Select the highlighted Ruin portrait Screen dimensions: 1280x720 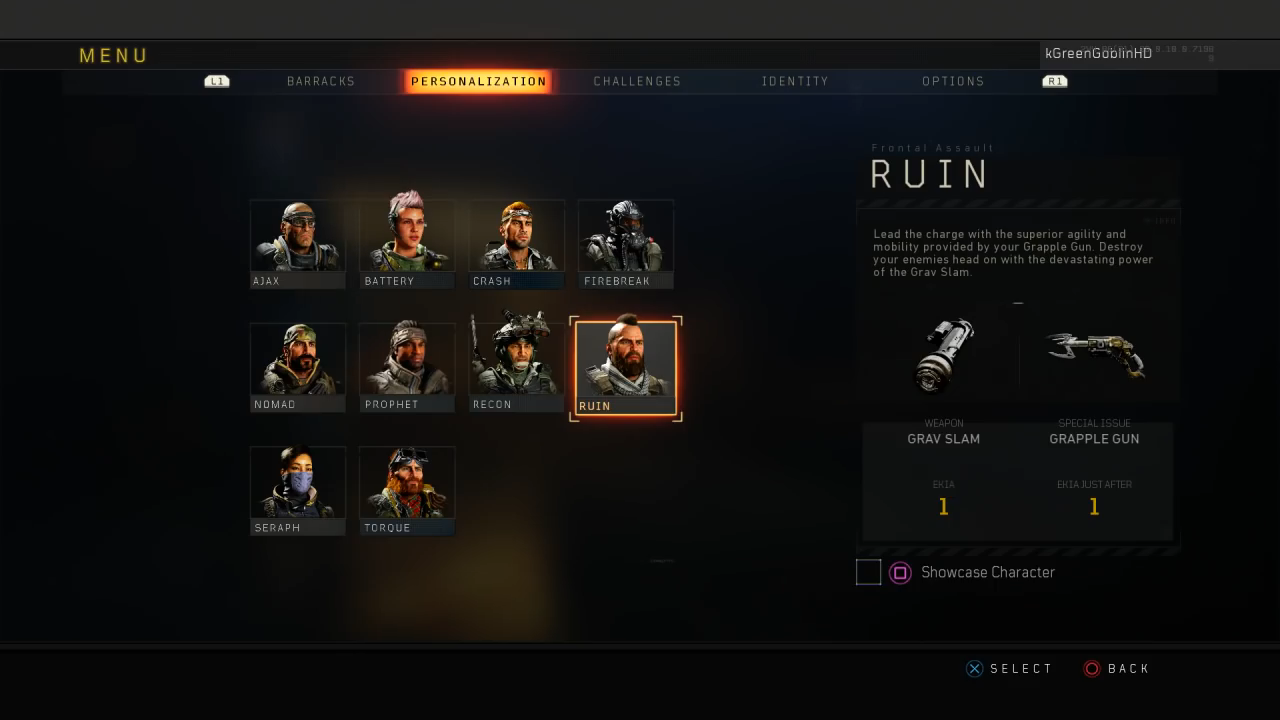click(x=626, y=363)
